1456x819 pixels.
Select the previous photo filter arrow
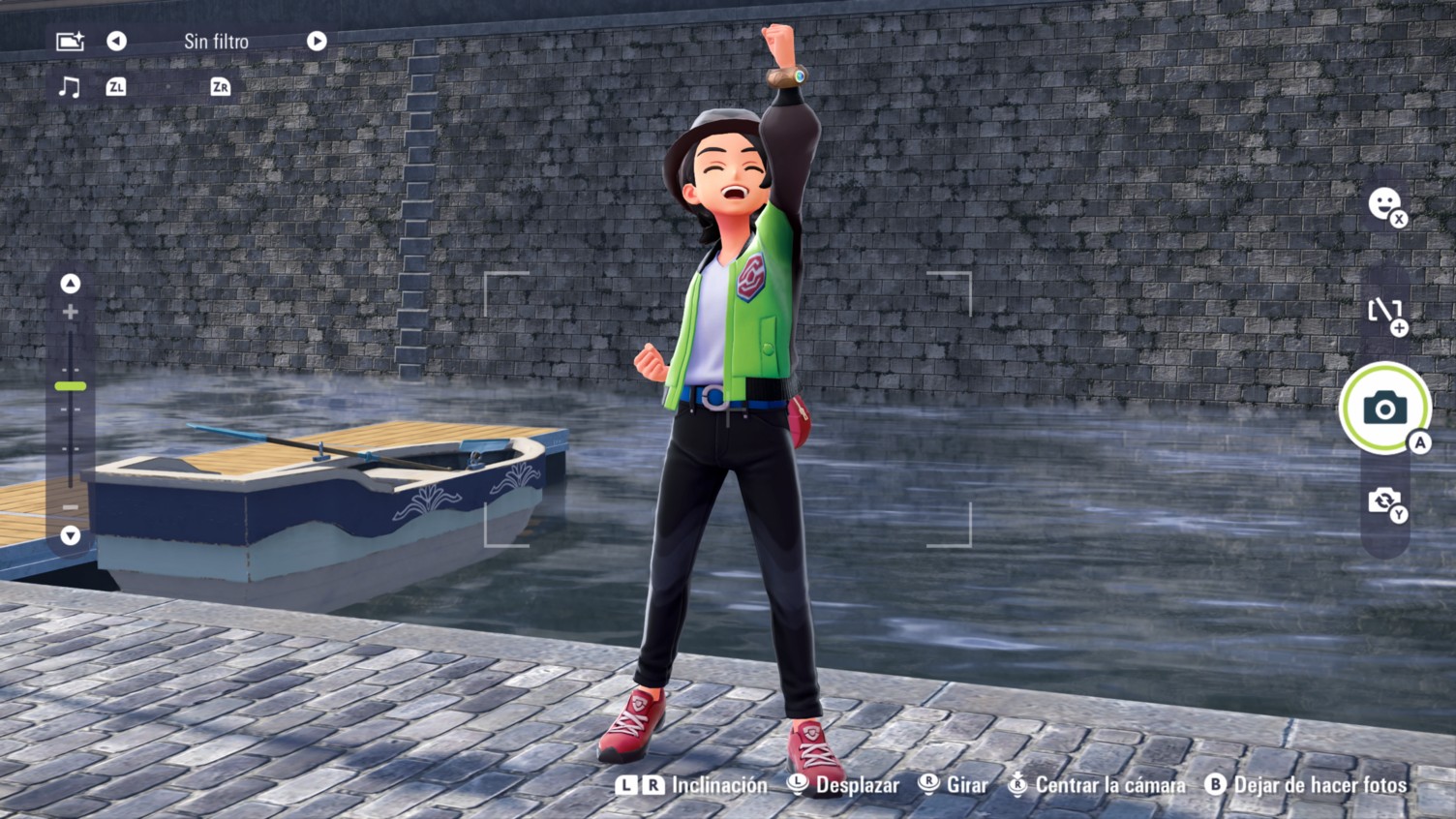[x=116, y=41]
